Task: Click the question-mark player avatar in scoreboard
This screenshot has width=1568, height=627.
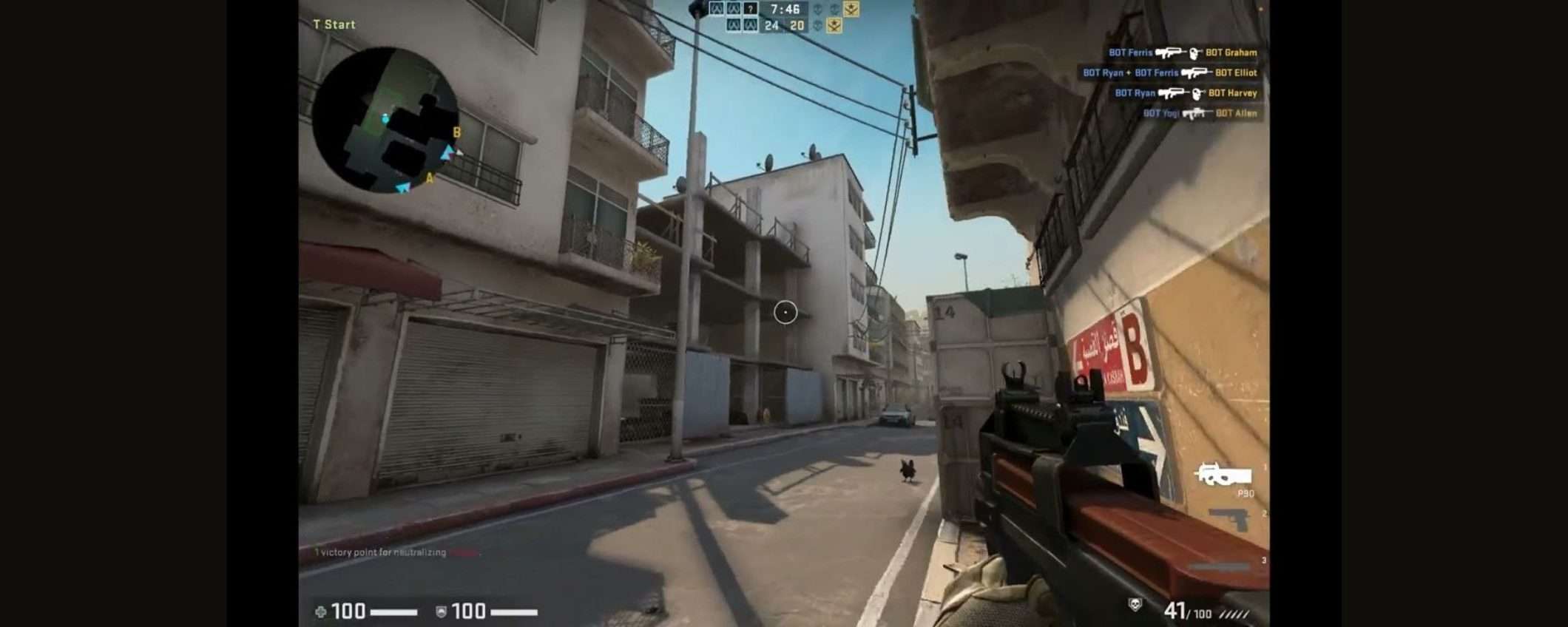Action: (x=751, y=9)
